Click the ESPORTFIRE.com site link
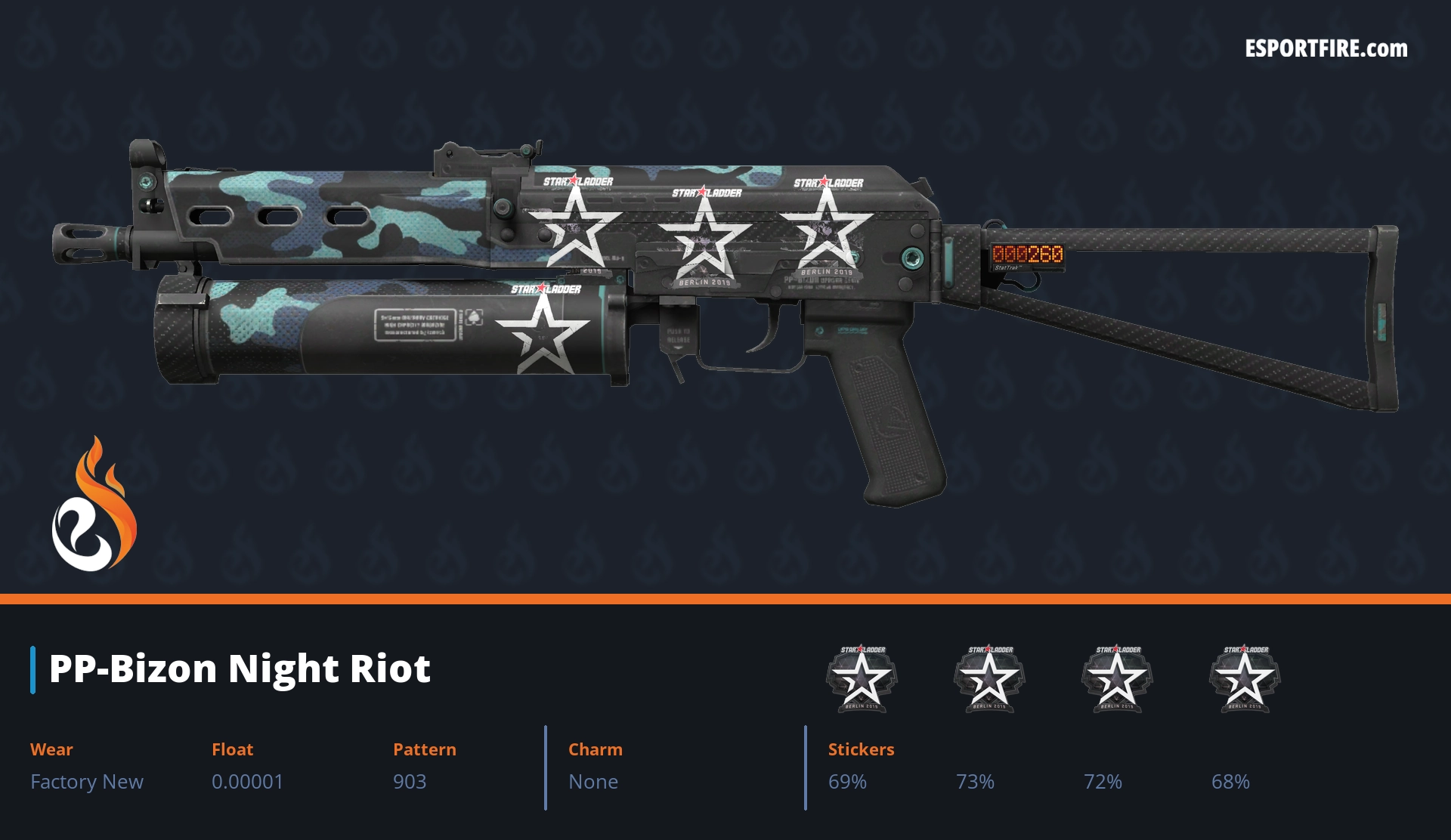The image size is (1451, 840). pos(1326,49)
